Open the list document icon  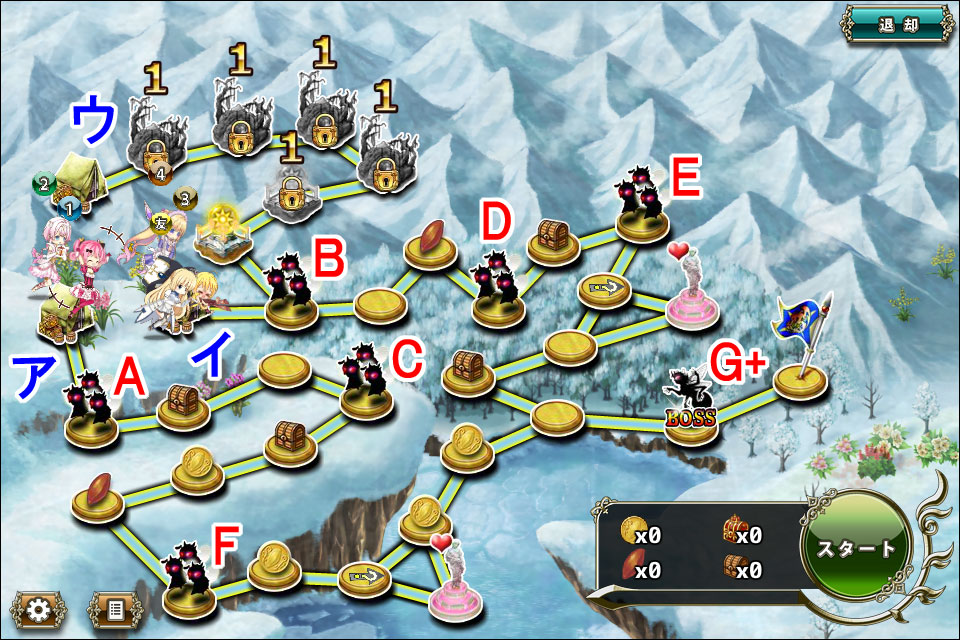[115, 608]
